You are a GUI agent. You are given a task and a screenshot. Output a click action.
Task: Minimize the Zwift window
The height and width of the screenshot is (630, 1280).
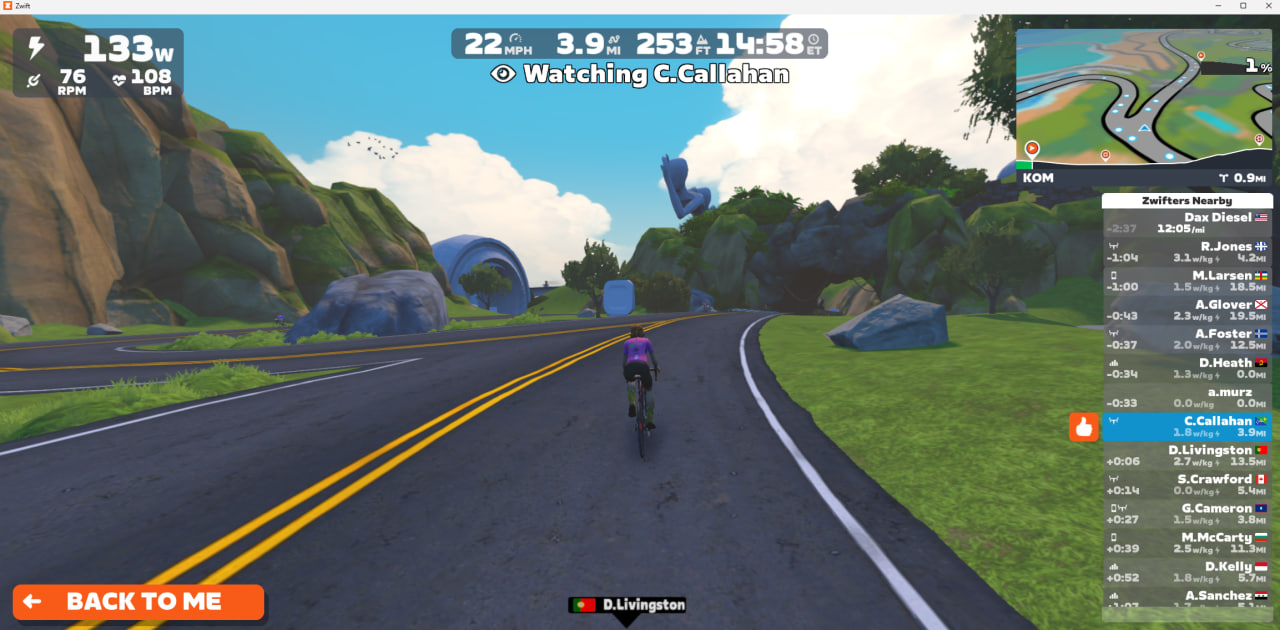point(1214,6)
